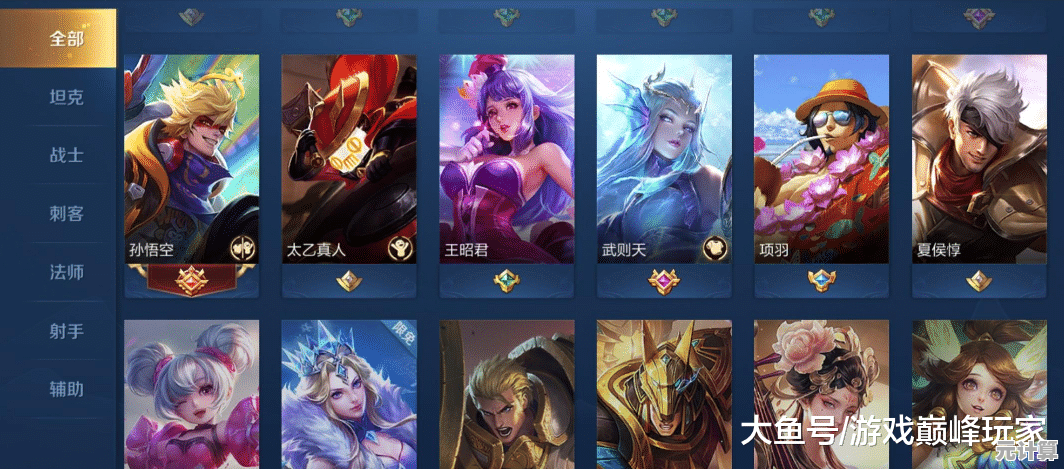The width and height of the screenshot is (1064, 469).
Task: Switch to the 辅助 tab
Action: (66, 388)
